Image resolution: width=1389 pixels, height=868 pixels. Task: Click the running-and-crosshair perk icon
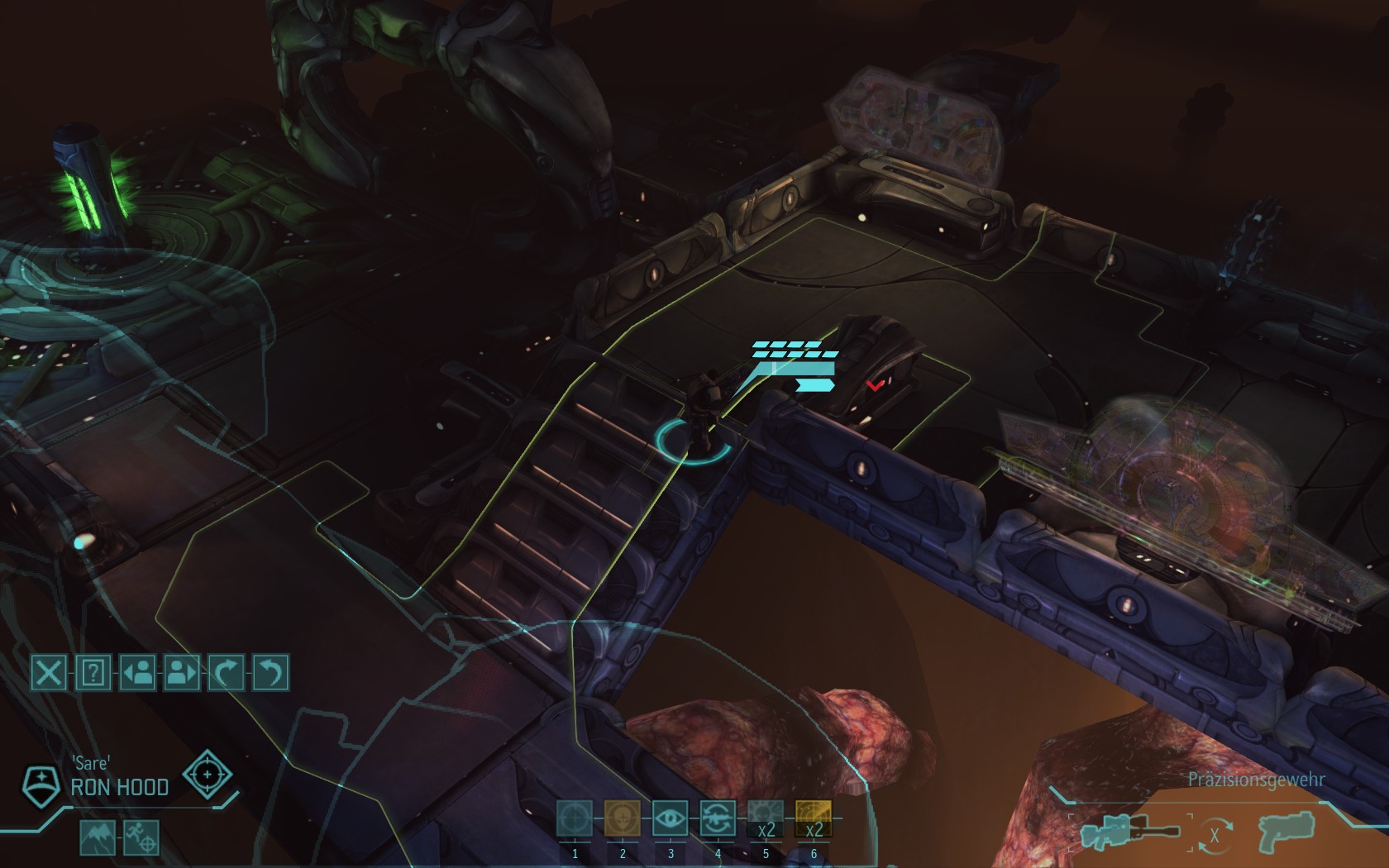[x=141, y=837]
